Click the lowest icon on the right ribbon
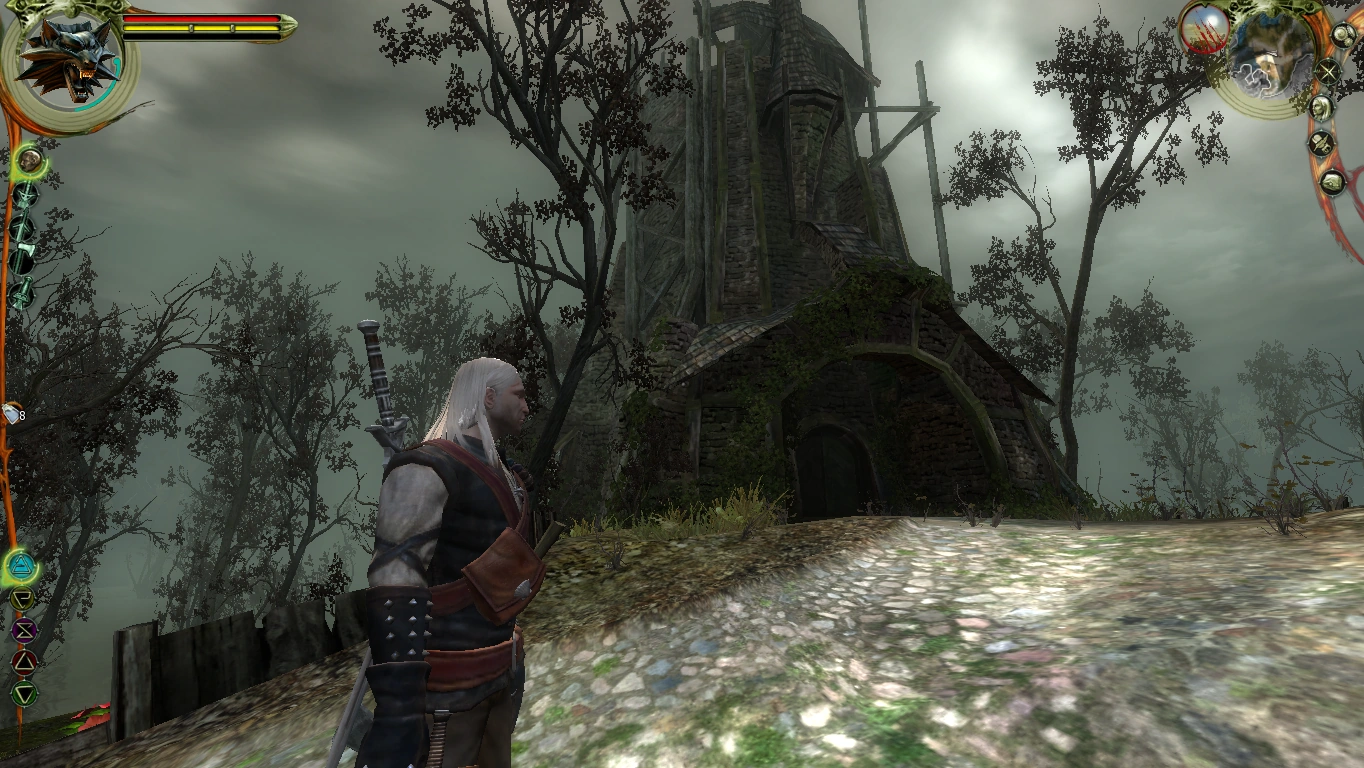 1332,182
